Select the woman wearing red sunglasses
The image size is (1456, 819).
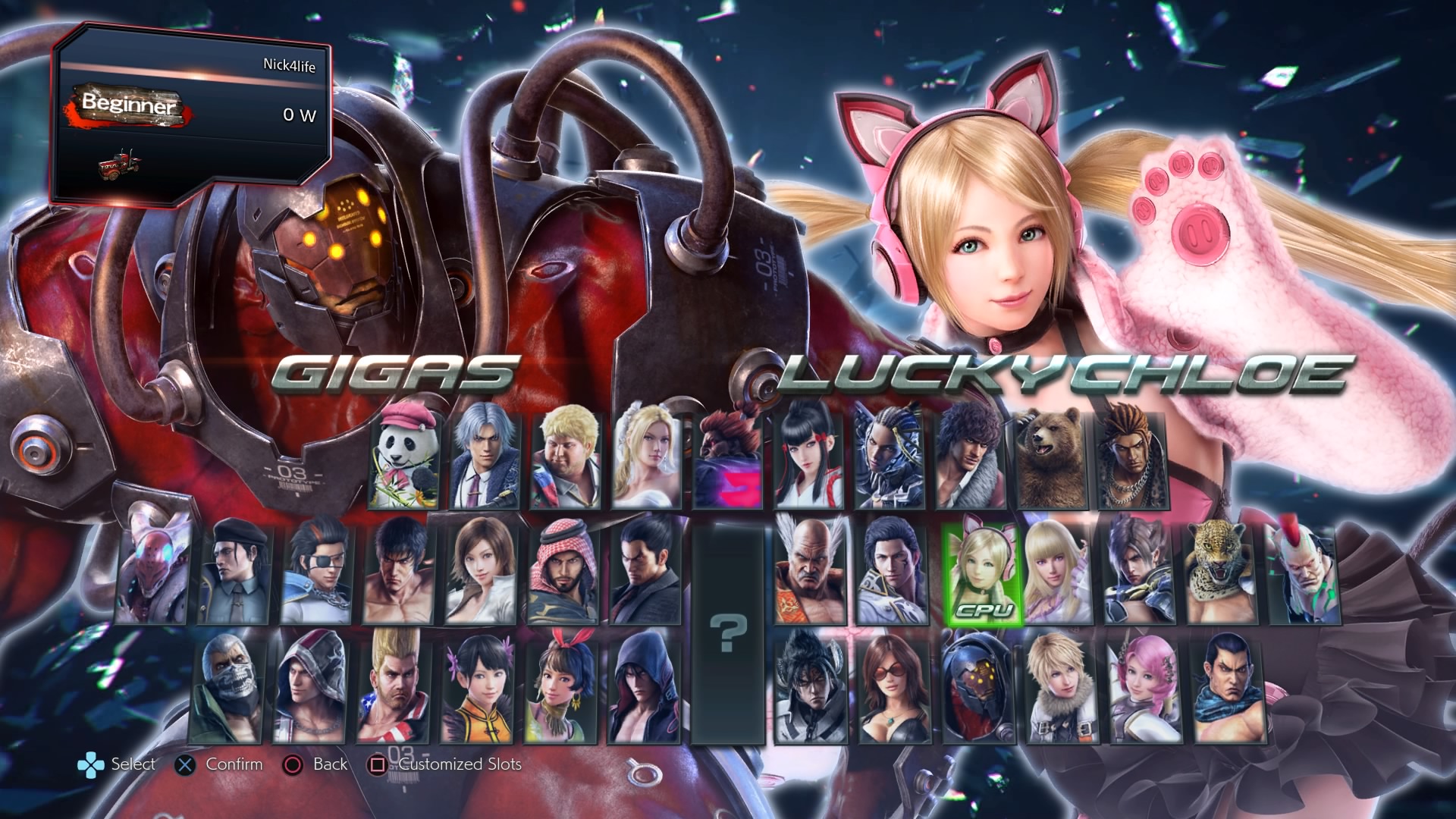pos(893,688)
